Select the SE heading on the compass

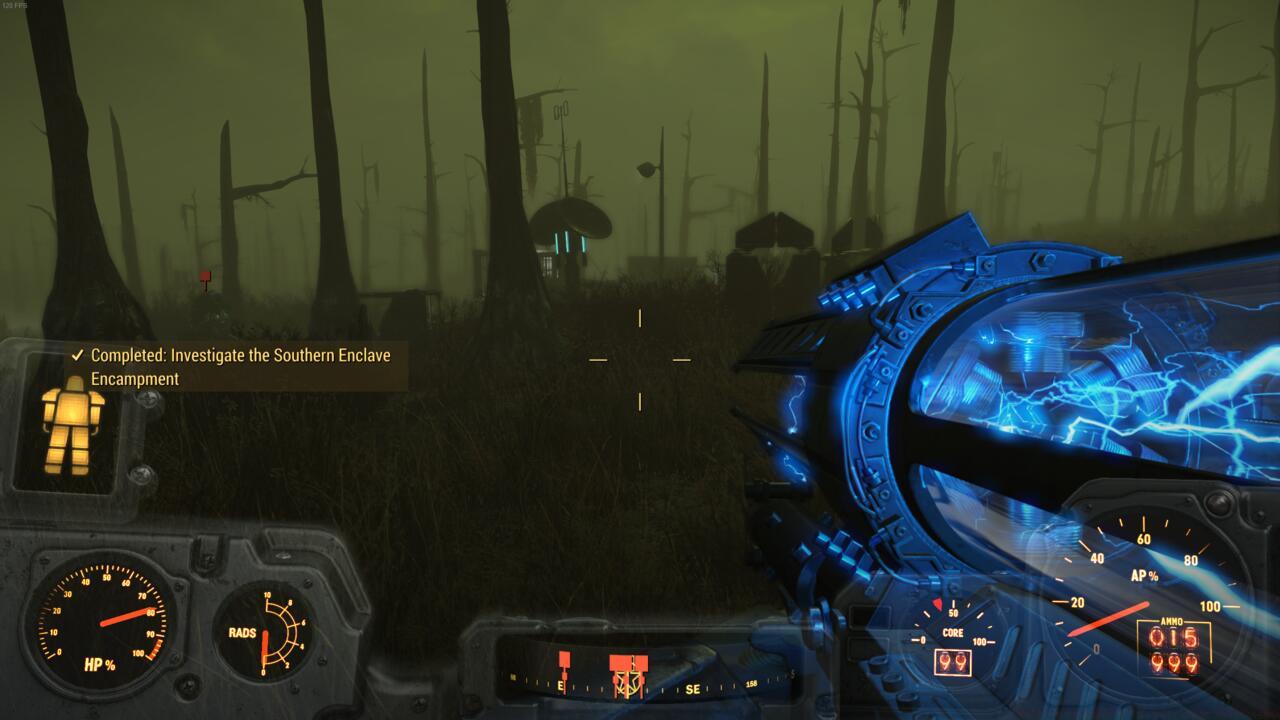694,688
